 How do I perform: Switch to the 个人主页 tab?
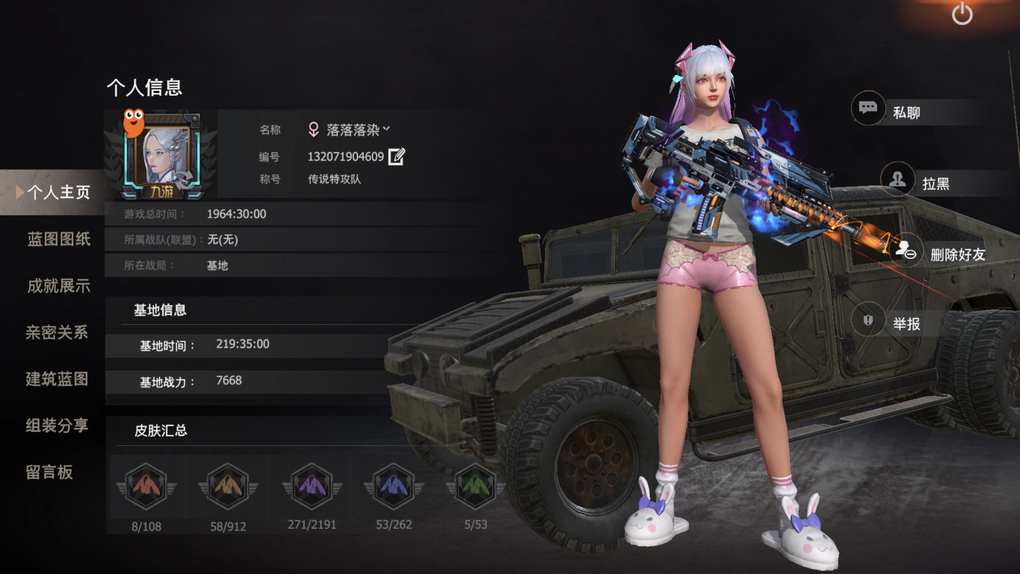tap(58, 192)
